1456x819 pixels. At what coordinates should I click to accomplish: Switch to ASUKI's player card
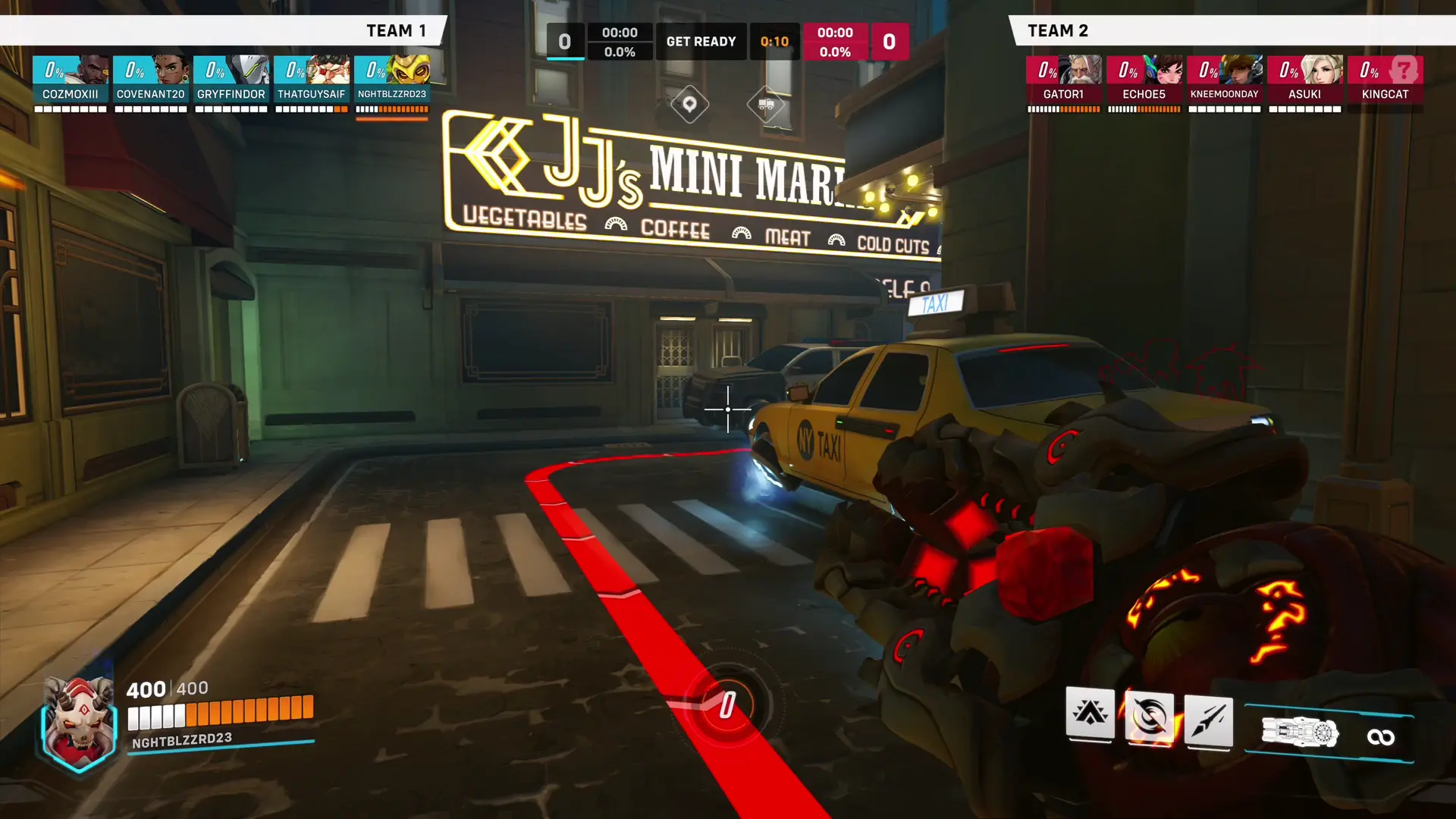tap(1304, 79)
